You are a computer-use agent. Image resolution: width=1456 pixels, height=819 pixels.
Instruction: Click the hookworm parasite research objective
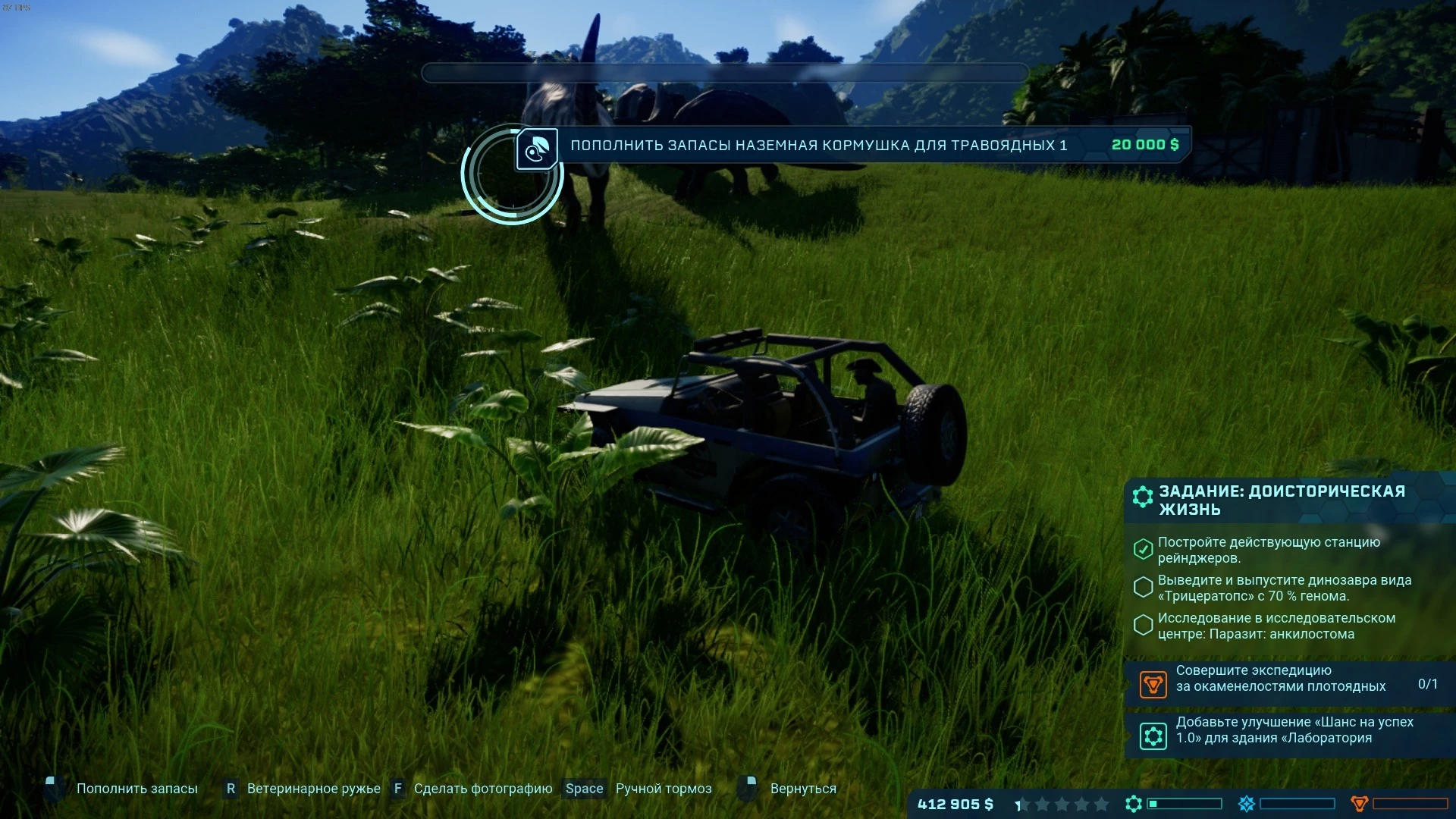coord(1276,626)
